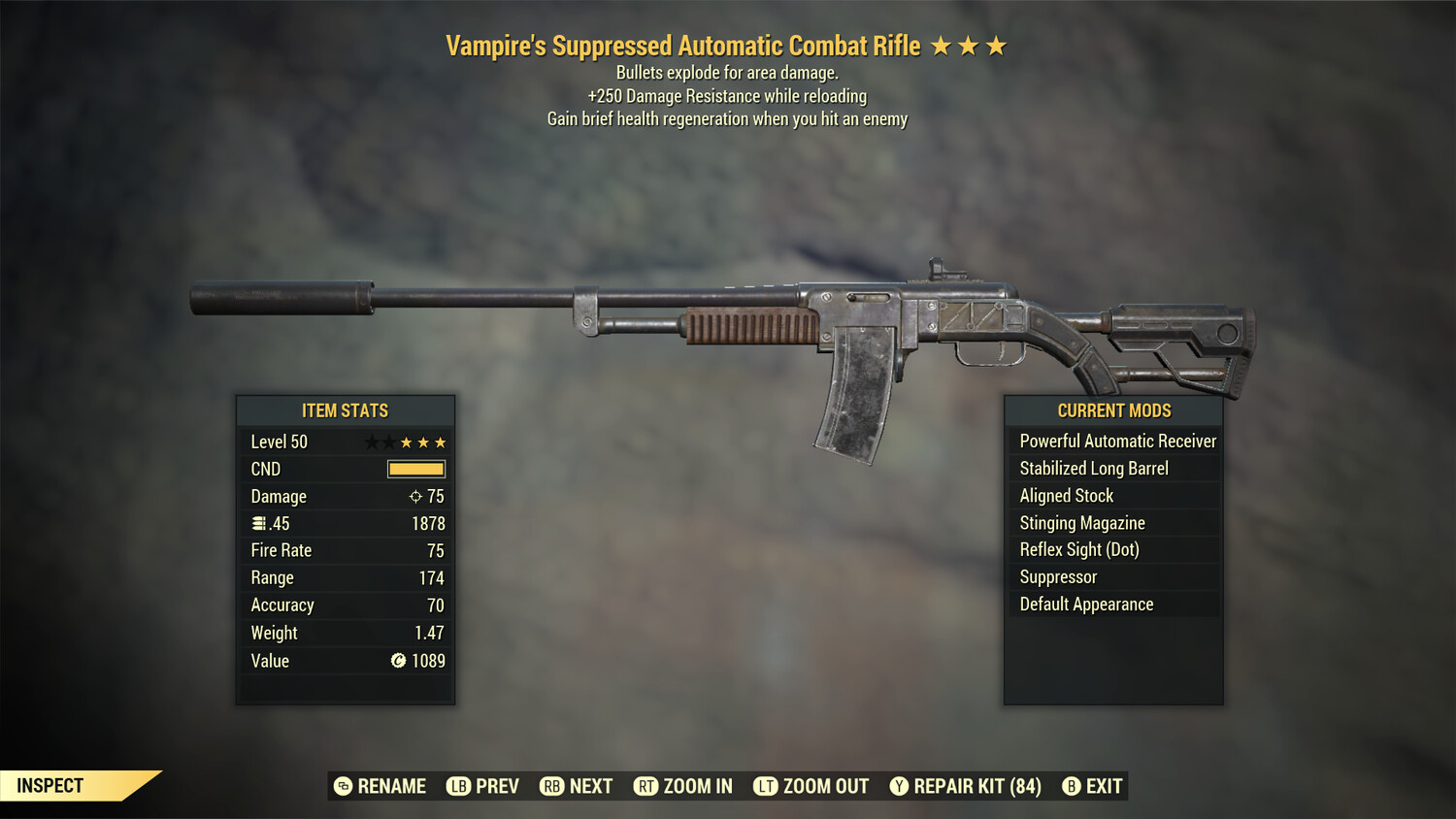This screenshot has height=819, width=1456.
Task: Click the EXIT option
Action: 1103,786
